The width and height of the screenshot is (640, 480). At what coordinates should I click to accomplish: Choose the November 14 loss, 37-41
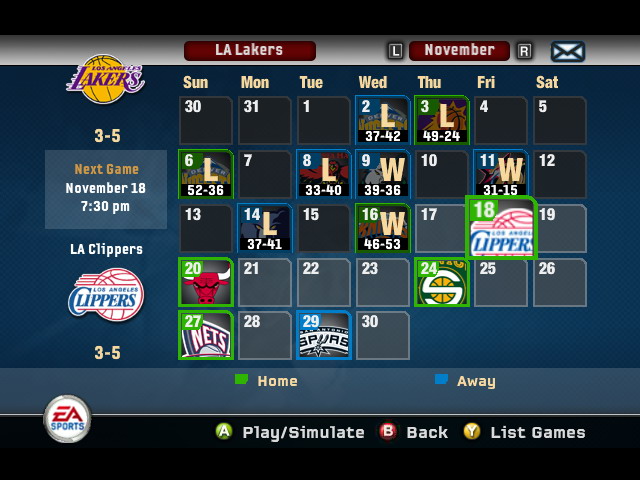click(265, 228)
